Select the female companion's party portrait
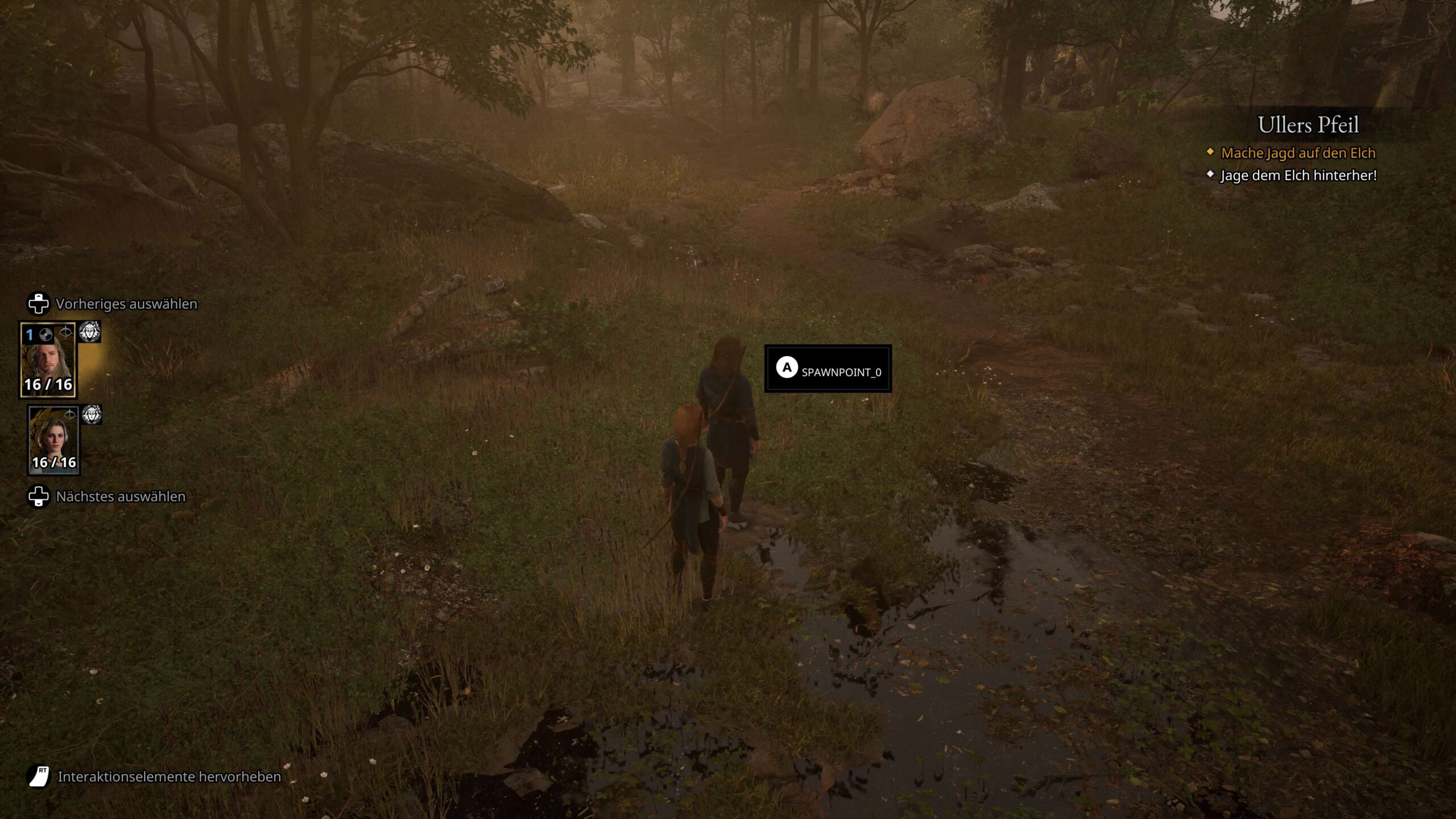The width and height of the screenshot is (1456, 819). coord(54,440)
